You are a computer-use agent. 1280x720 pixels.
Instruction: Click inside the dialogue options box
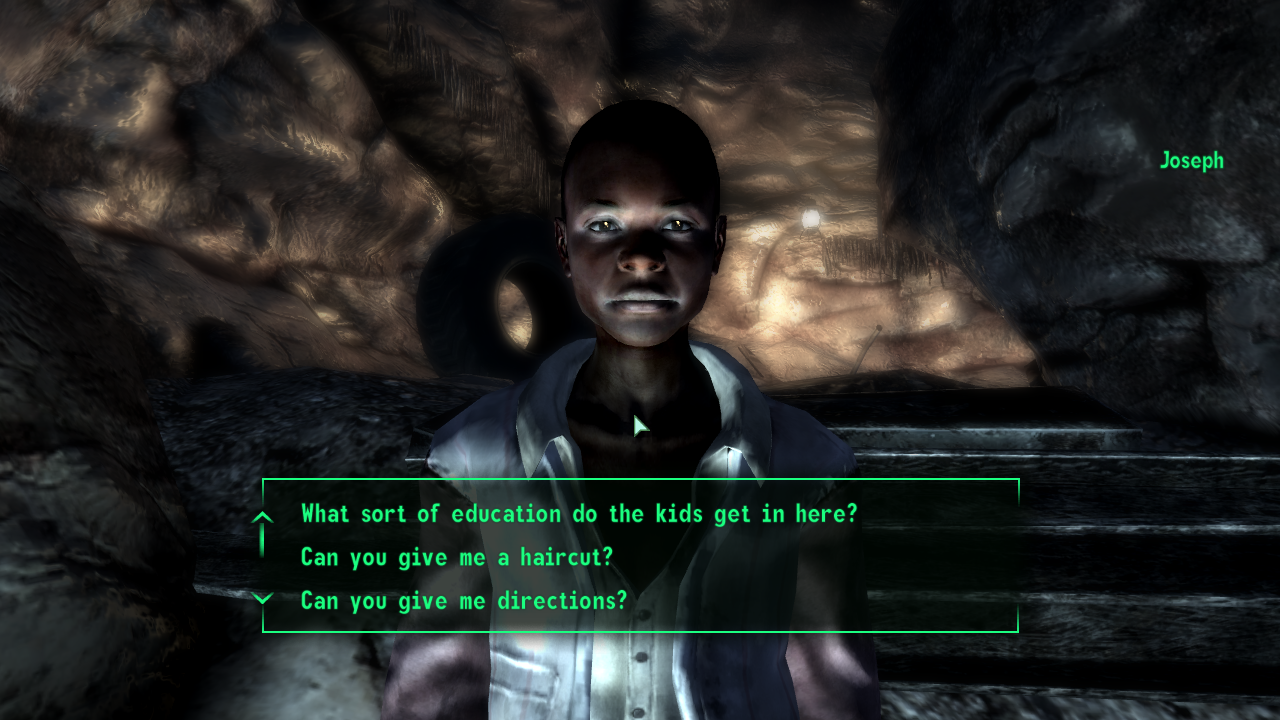[x=640, y=557]
